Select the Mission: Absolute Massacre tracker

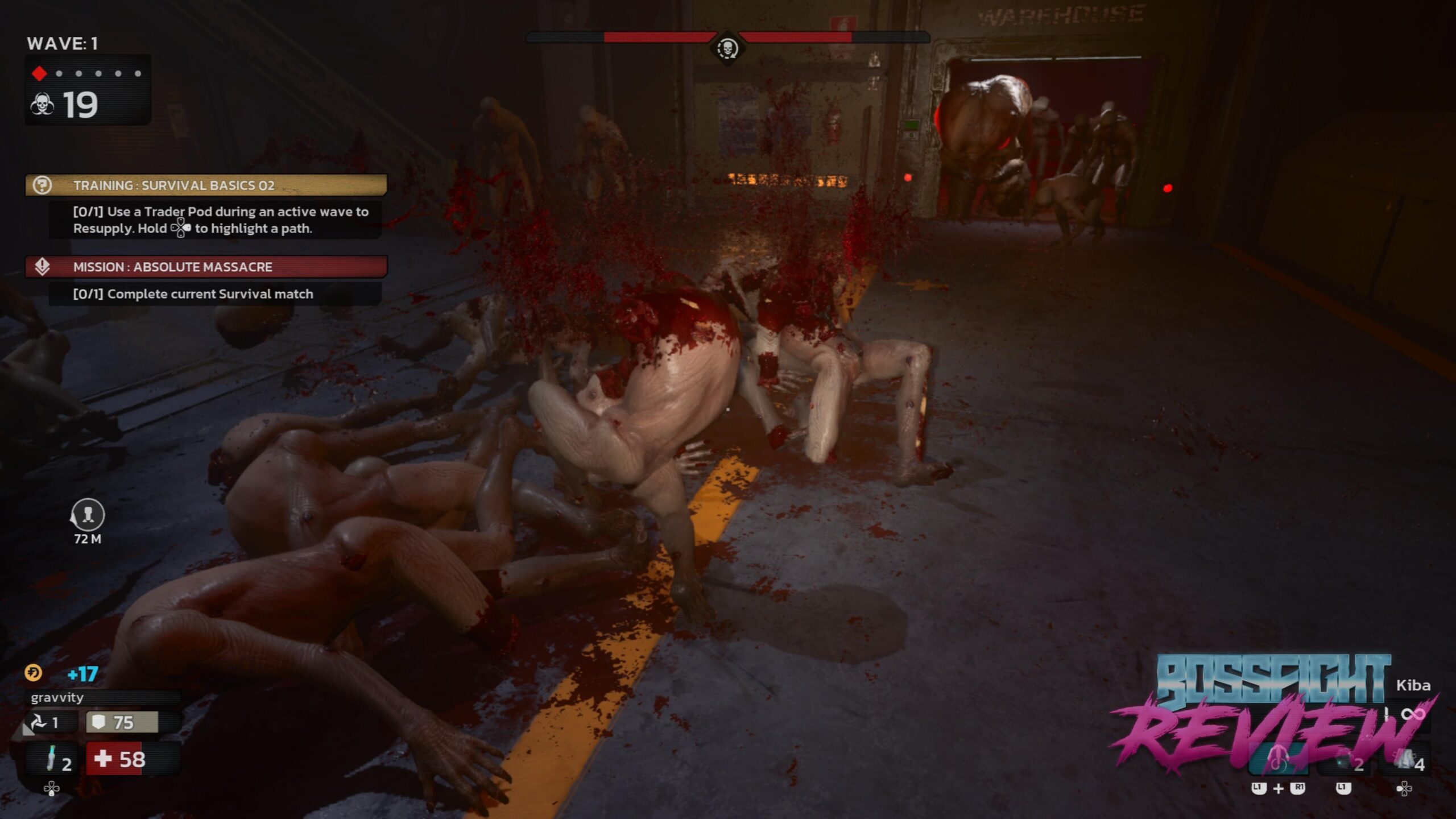pyautogui.click(x=206, y=267)
